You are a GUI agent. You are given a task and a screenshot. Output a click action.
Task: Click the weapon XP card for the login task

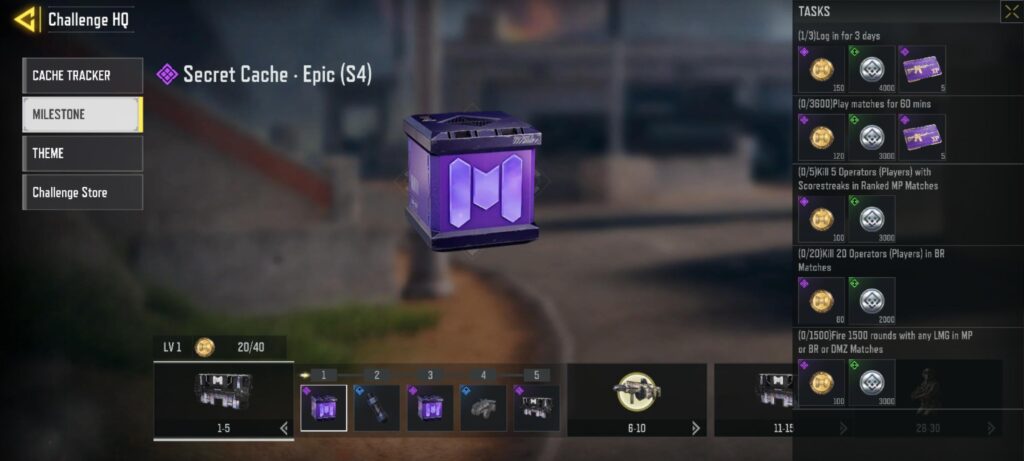pos(921,69)
